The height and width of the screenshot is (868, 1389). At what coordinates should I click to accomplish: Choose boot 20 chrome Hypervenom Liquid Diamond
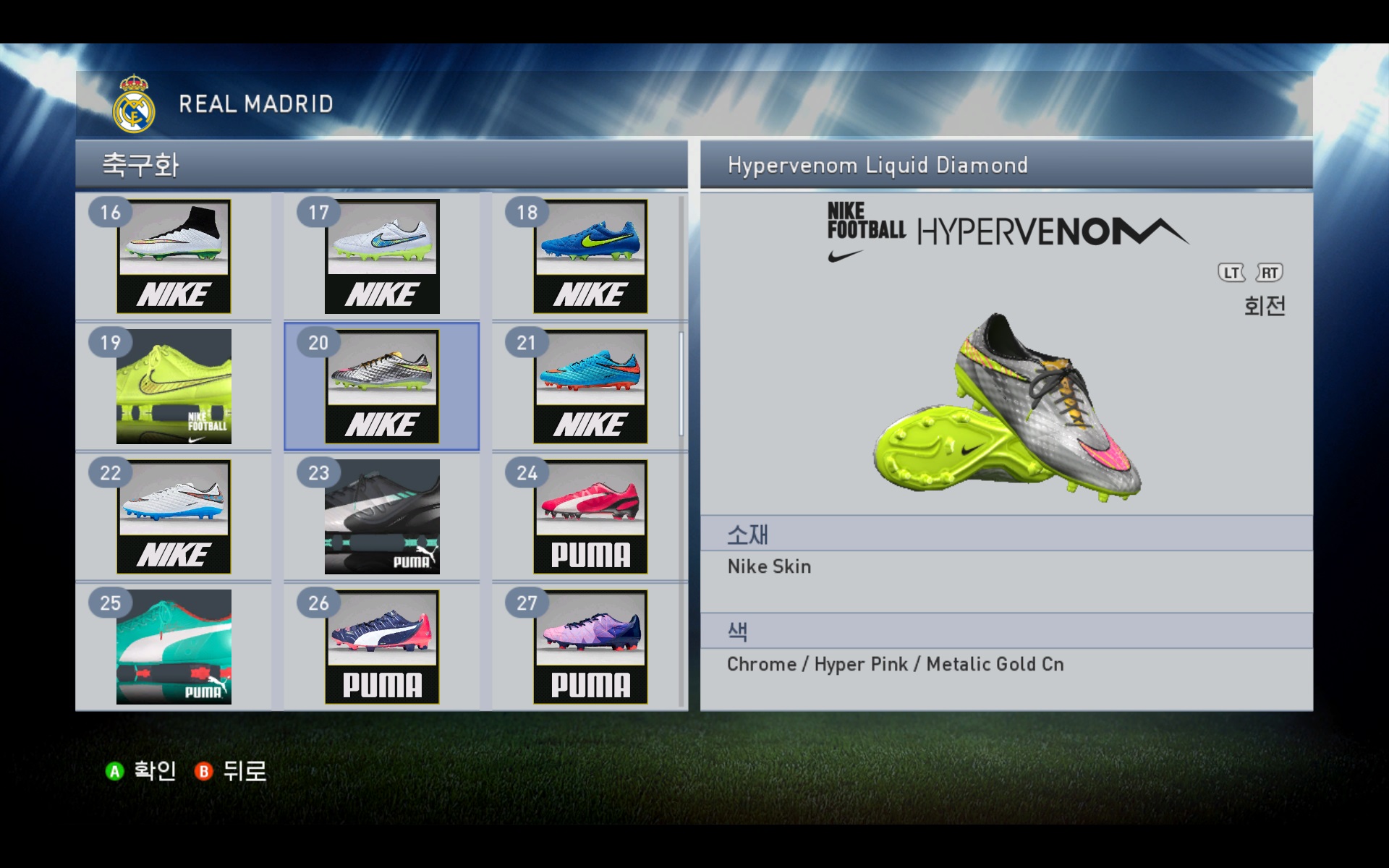click(382, 386)
